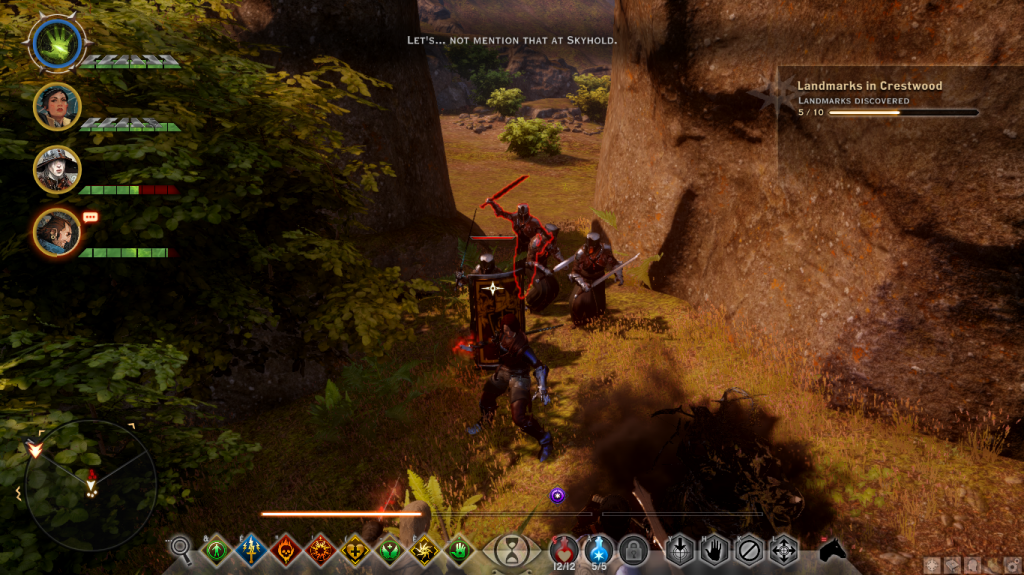The width and height of the screenshot is (1024, 575).
Task: Use the blue trident ability
Action: (250, 549)
